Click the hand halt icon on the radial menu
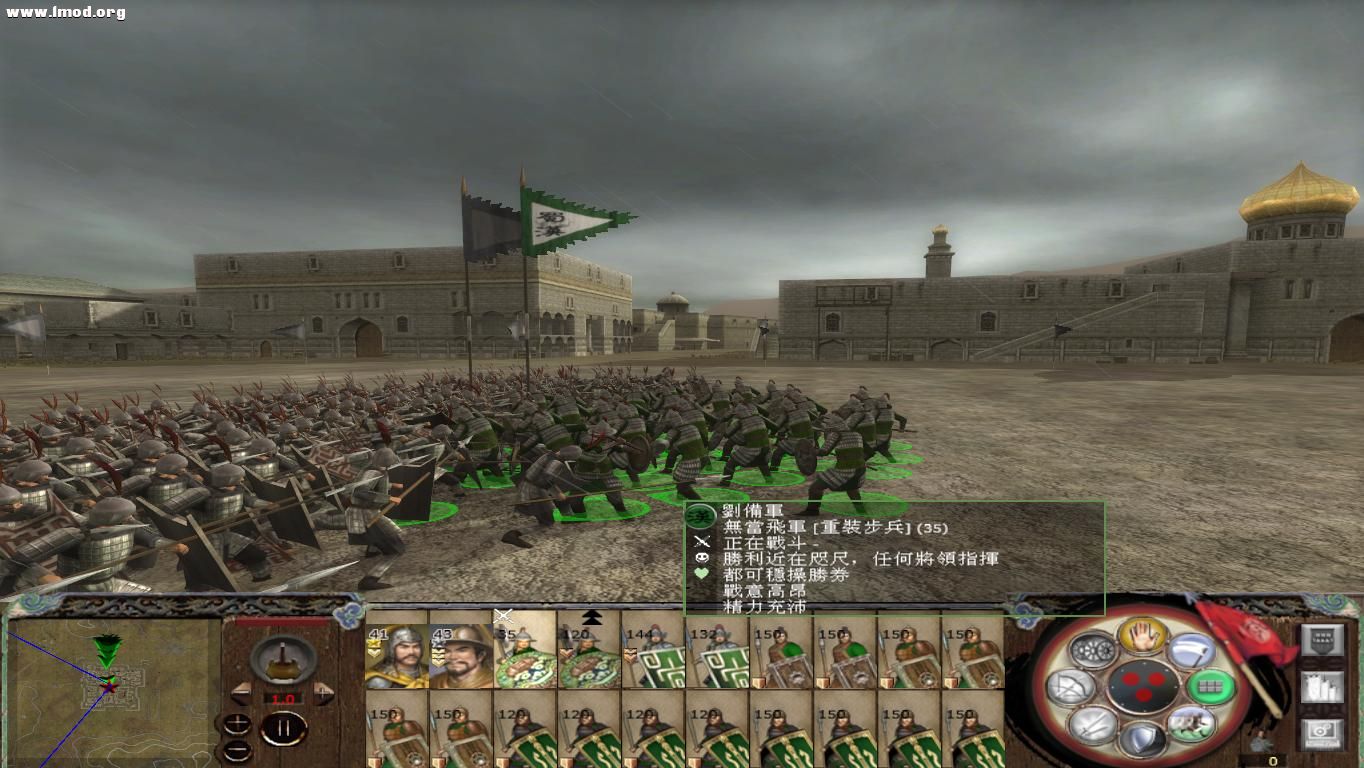Viewport: 1364px width, 768px height. tap(1140, 637)
